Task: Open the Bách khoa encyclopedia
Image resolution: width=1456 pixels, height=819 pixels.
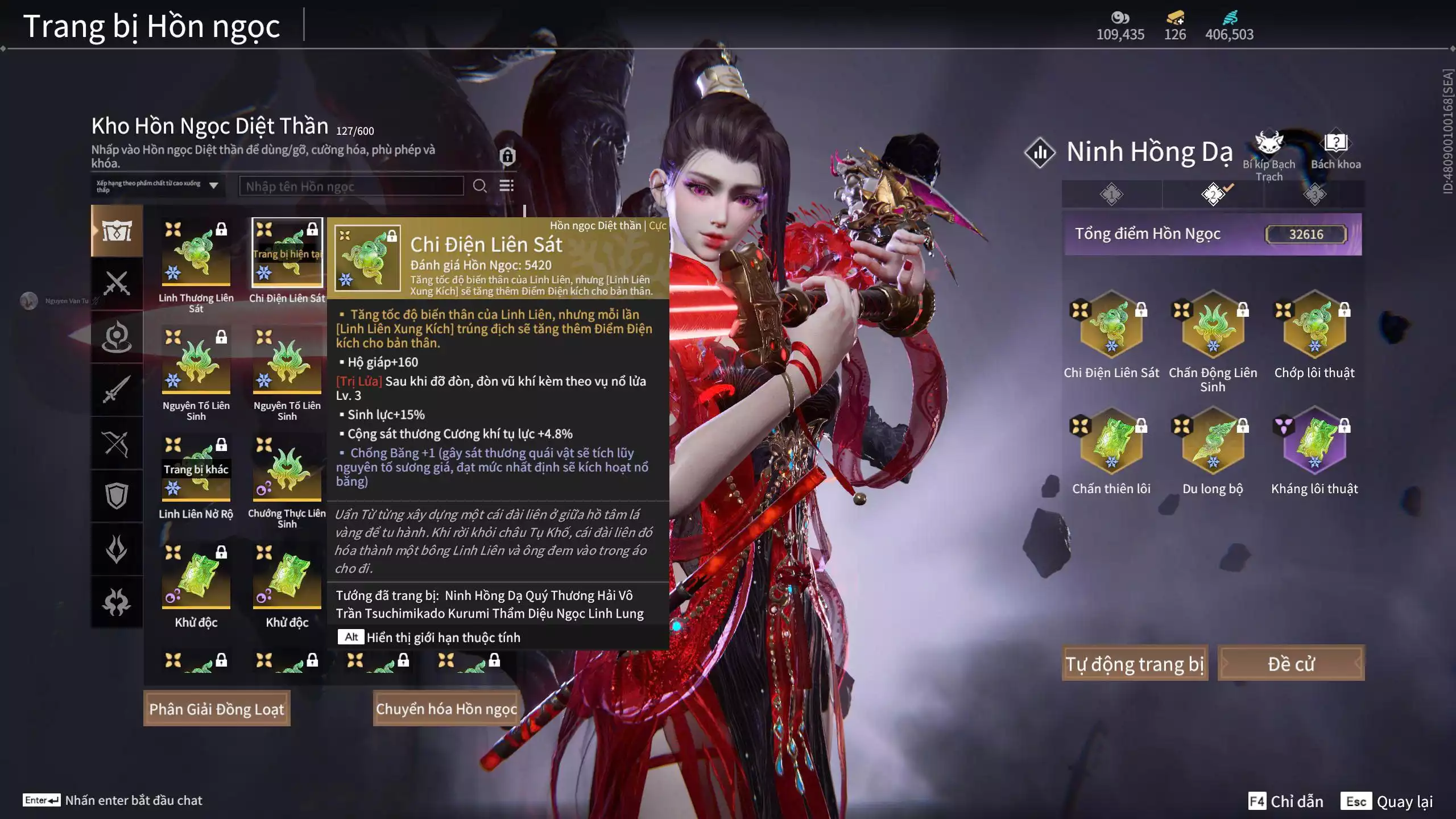Action: coord(1335,149)
